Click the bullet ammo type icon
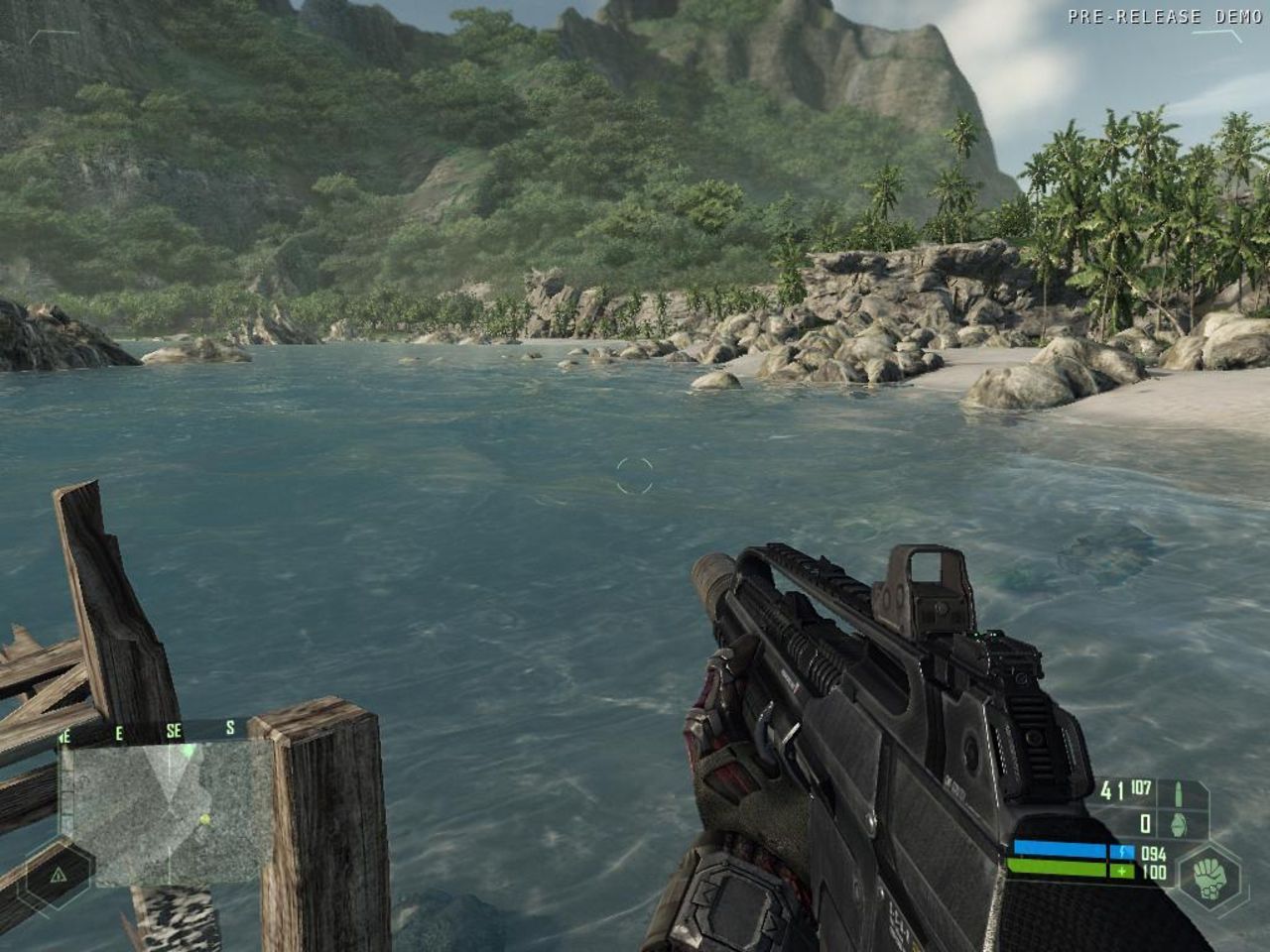The image size is (1270, 952). (1179, 793)
